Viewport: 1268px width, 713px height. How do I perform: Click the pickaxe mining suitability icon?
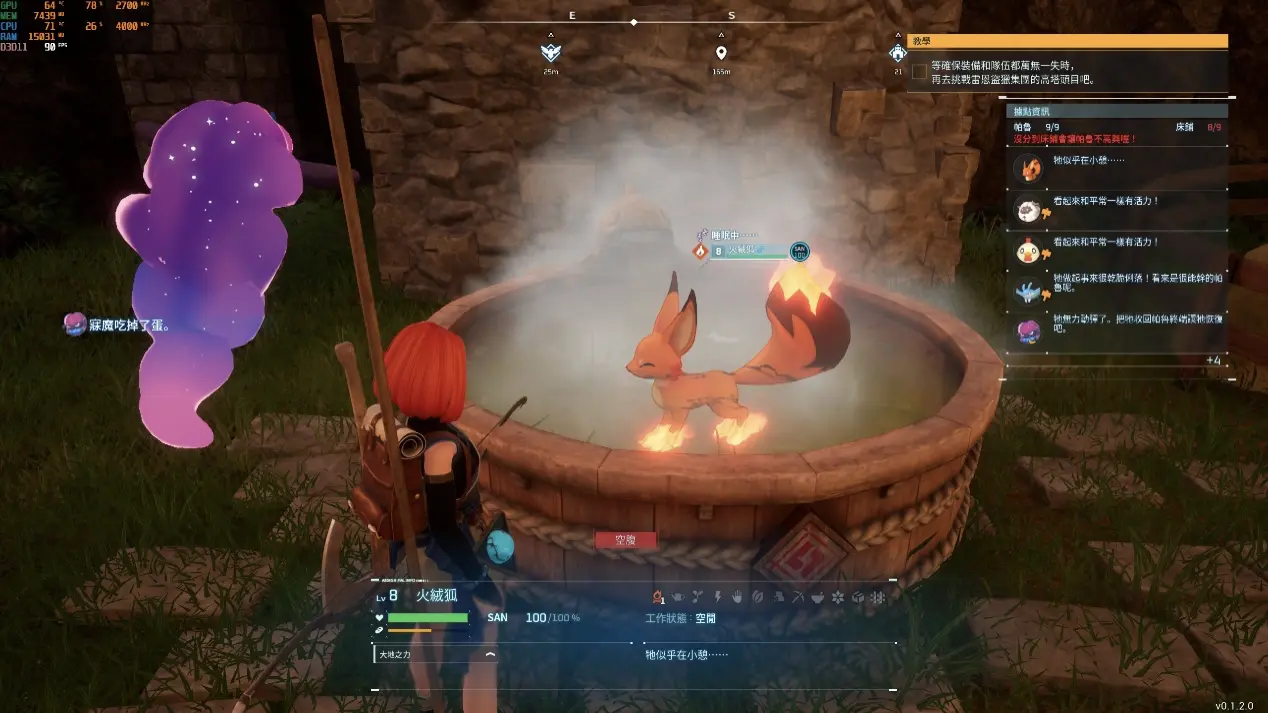click(x=797, y=597)
